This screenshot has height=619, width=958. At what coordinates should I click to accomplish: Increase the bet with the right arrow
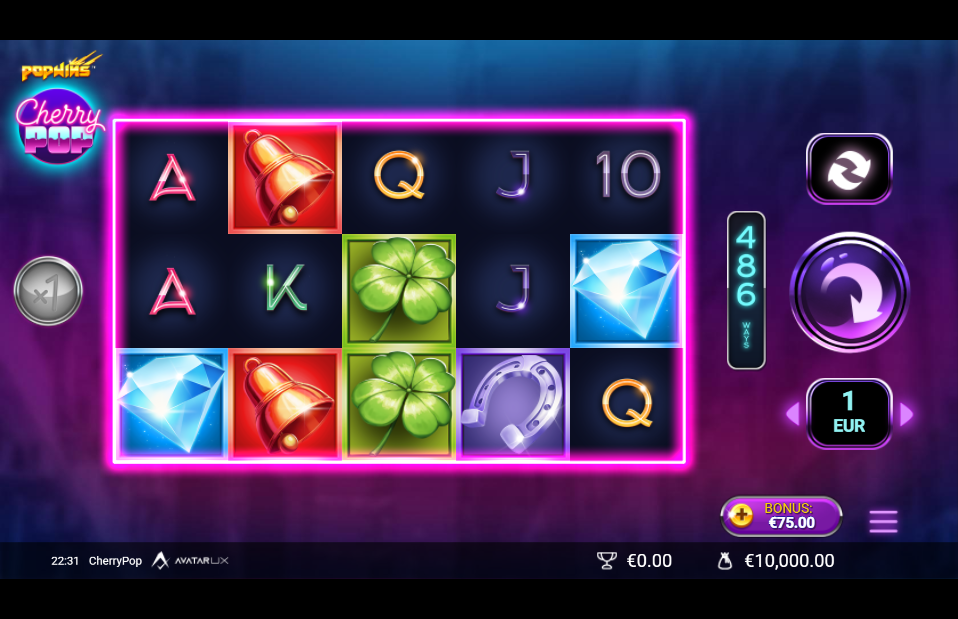(907, 414)
